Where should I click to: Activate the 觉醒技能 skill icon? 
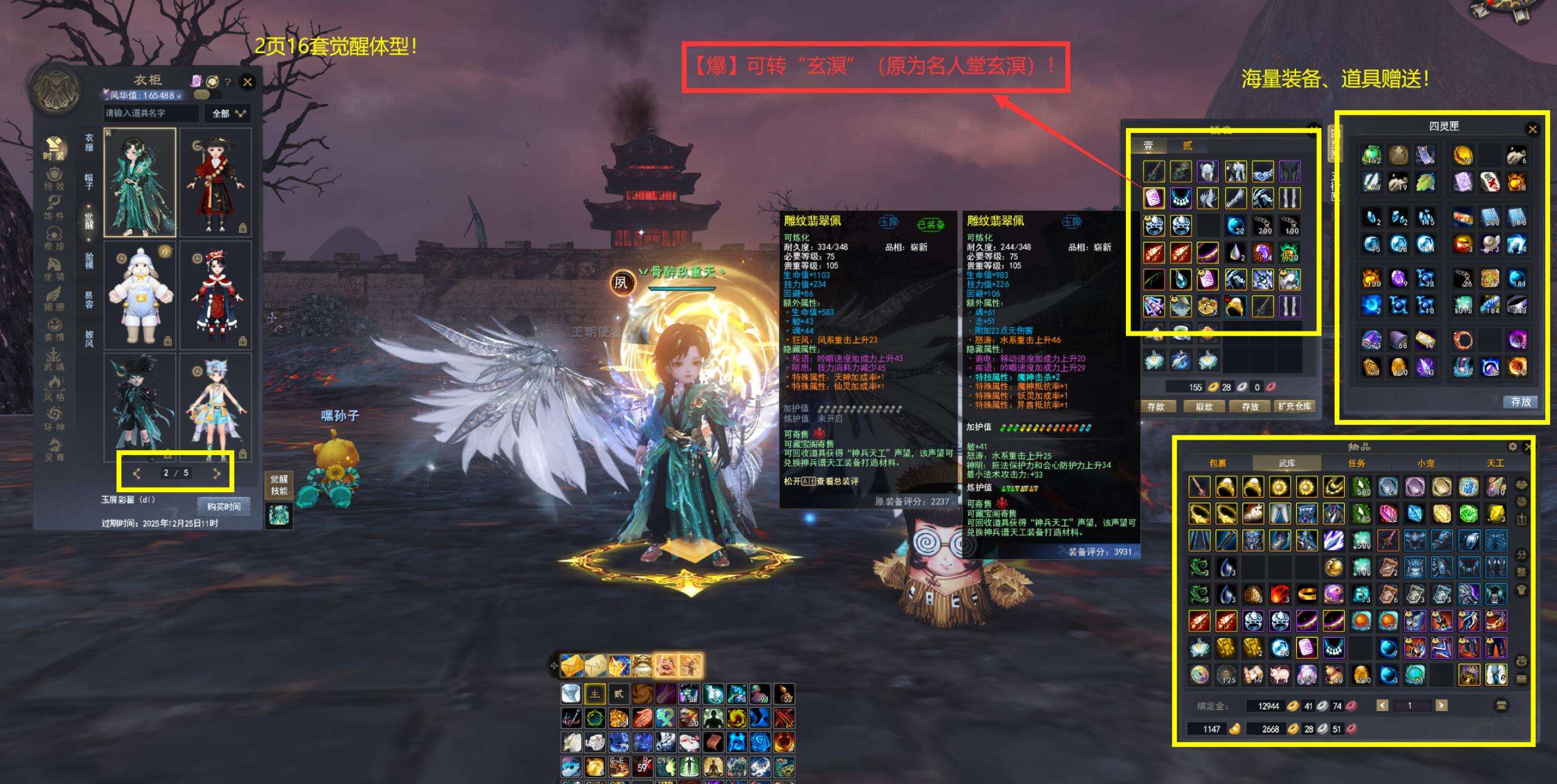279,514
